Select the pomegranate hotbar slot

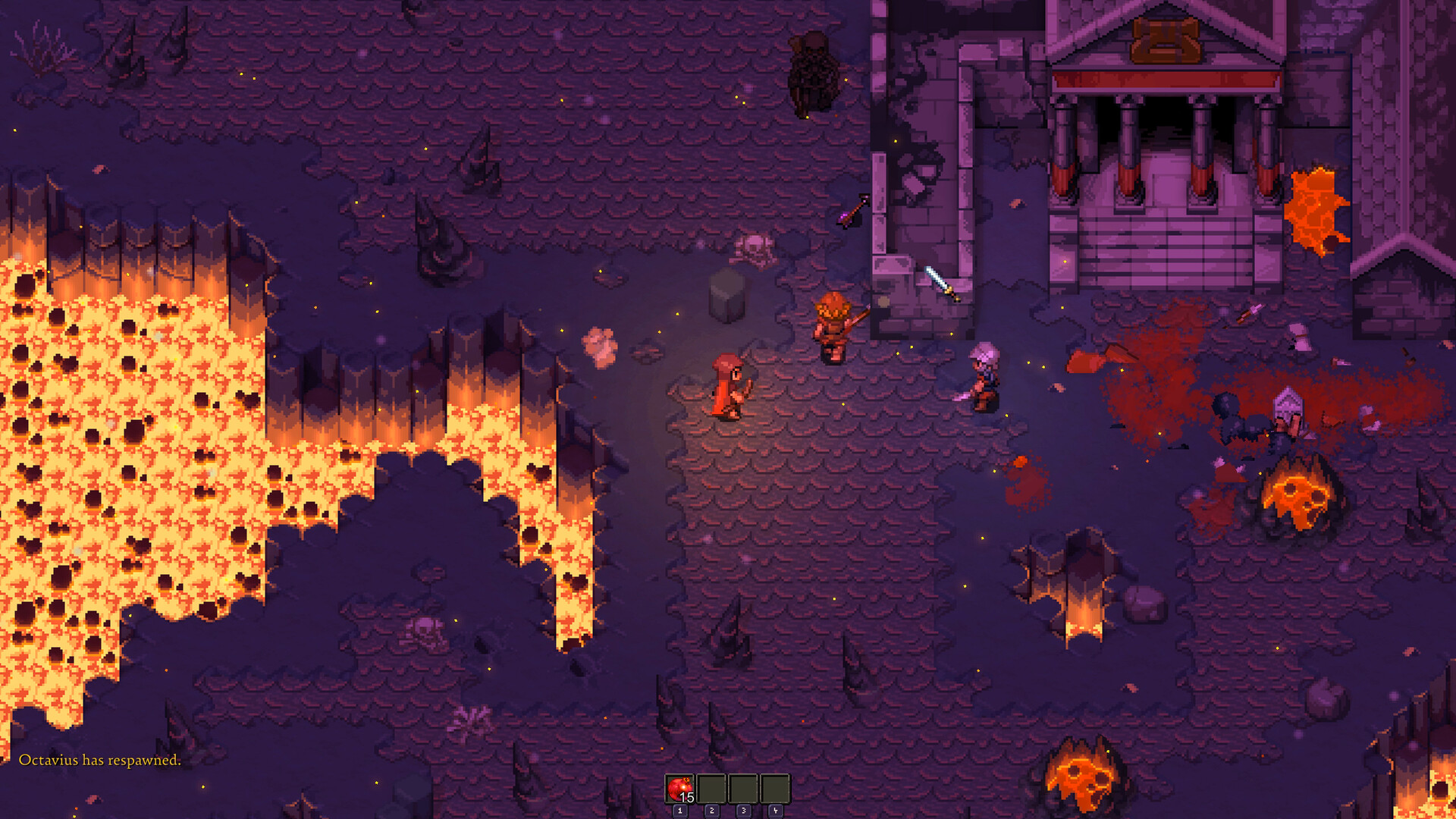680,789
